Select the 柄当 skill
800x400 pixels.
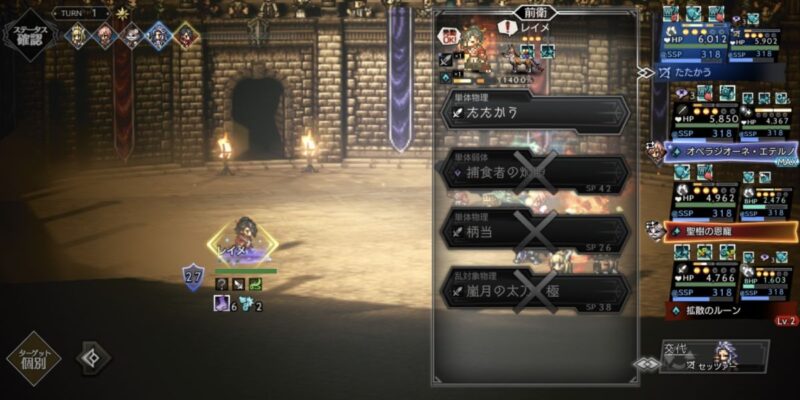pyautogui.click(x=536, y=231)
